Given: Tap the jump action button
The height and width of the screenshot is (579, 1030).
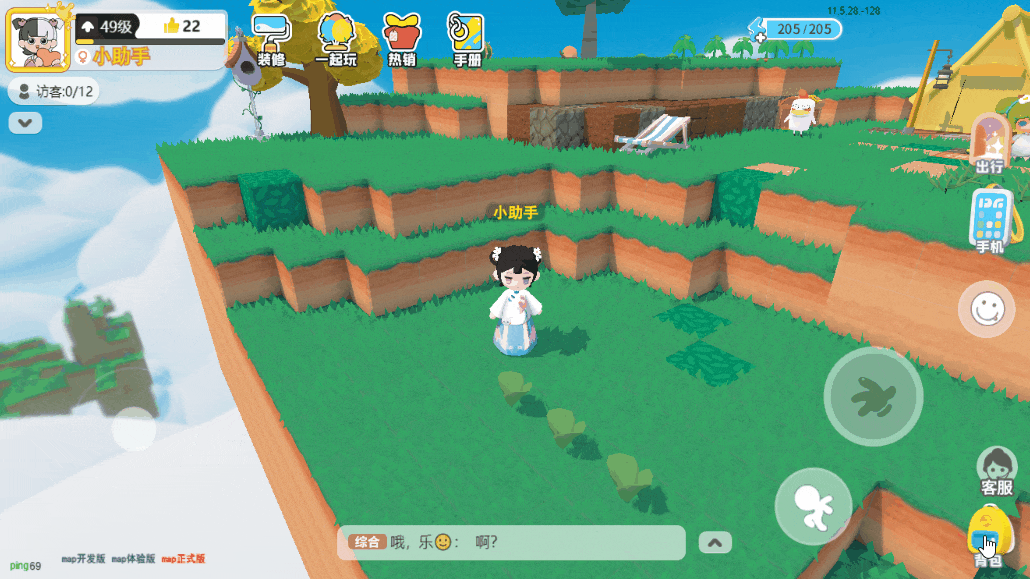Looking at the screenshot, I should [813, 506].
